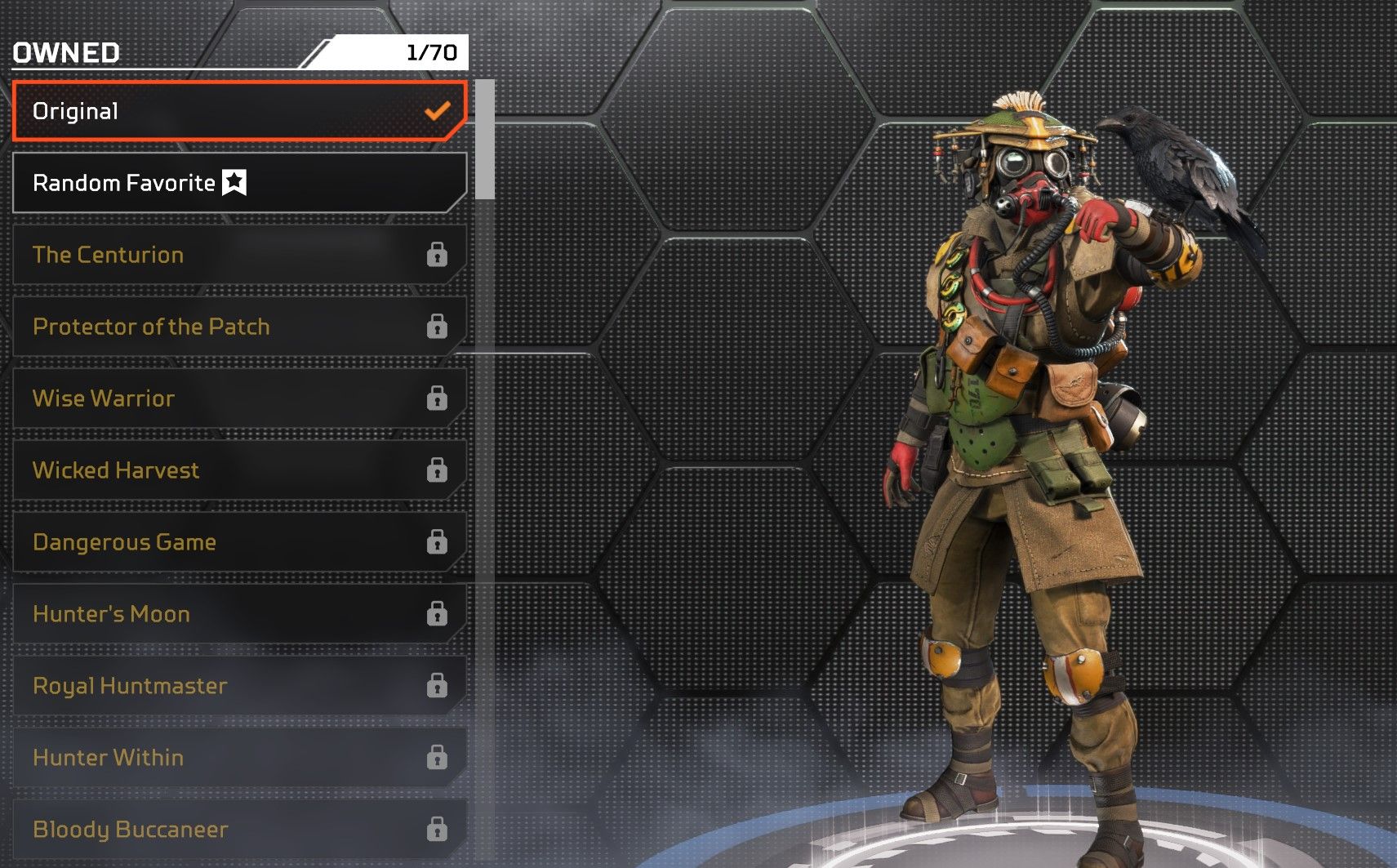The width and height of the screenshot is (1397, 868).
Task: Select the Hunter's Moon skin
Action: click(x=239, y=614)
